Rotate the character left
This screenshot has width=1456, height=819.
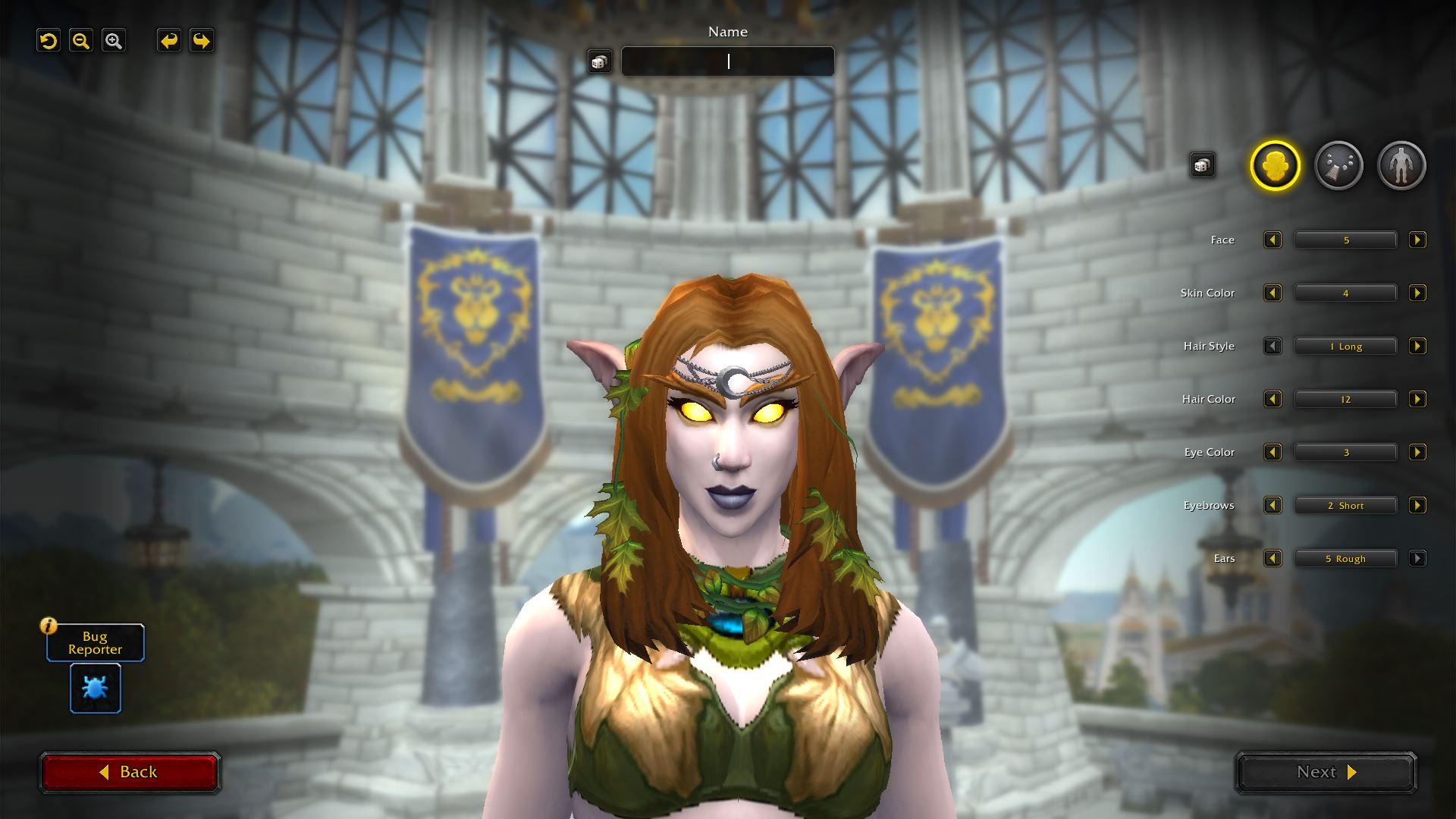169,41
